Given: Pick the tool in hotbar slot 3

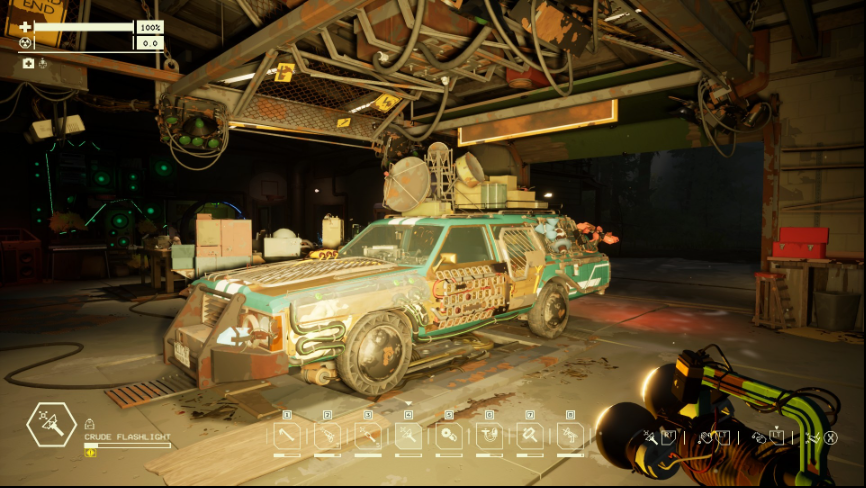Looking at the screenshot, I should coord(368,435).
